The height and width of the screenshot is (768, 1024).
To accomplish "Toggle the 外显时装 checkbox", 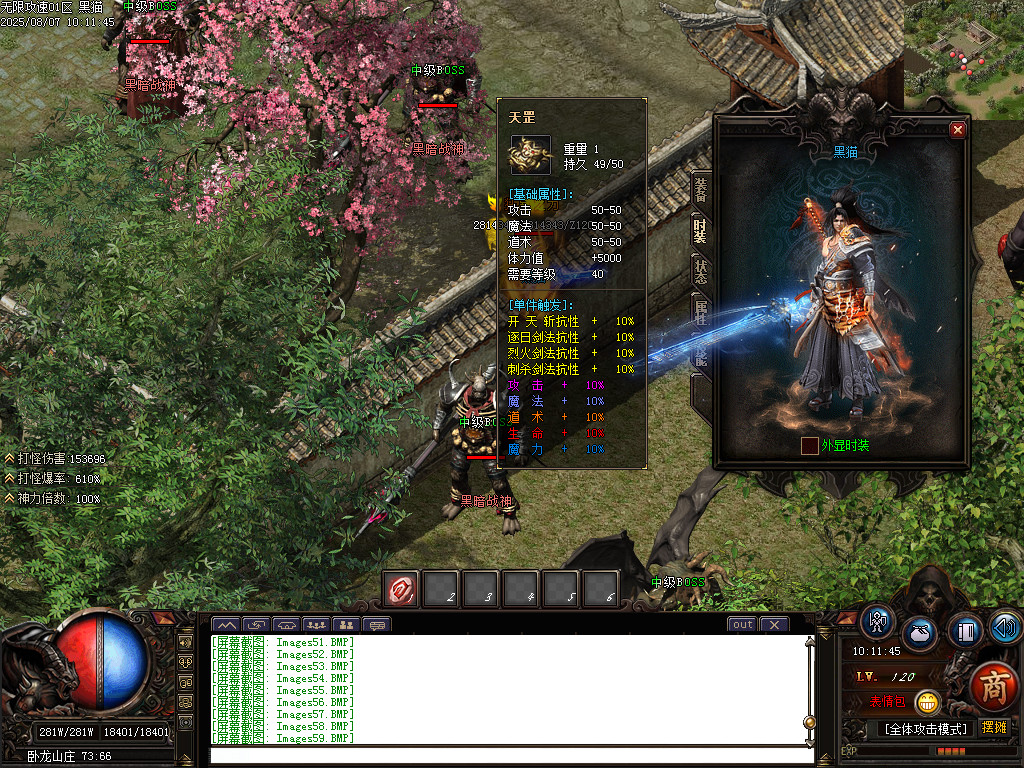I will (x=810, y=446).
